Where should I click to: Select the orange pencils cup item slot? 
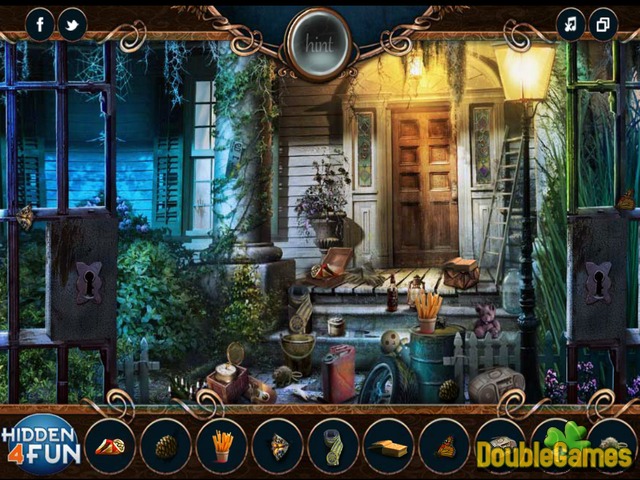pos(222,444)
